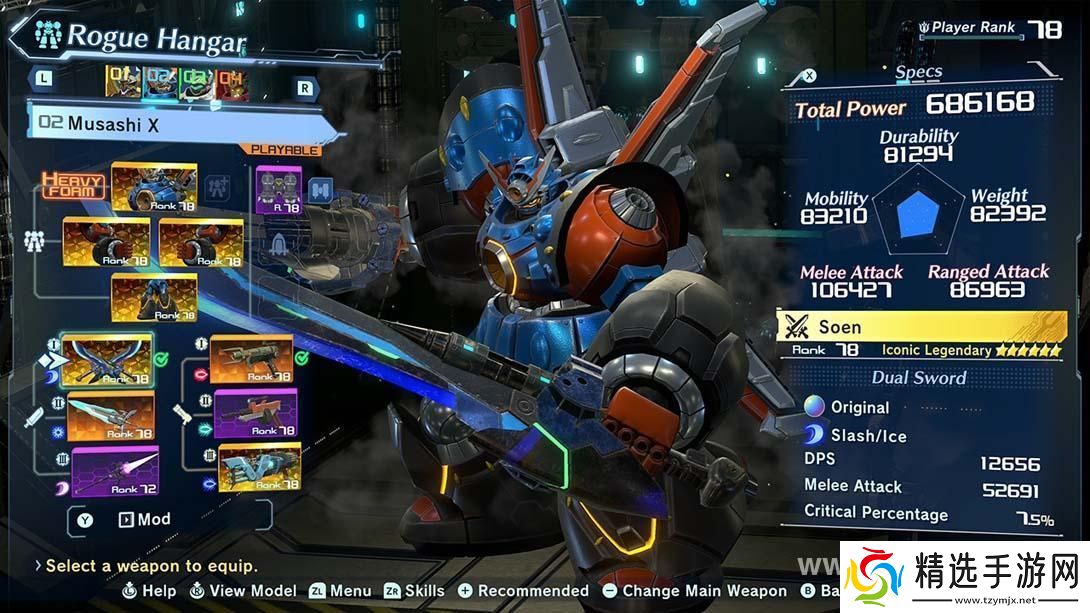Open the Mod option

[x=145, y=519]
